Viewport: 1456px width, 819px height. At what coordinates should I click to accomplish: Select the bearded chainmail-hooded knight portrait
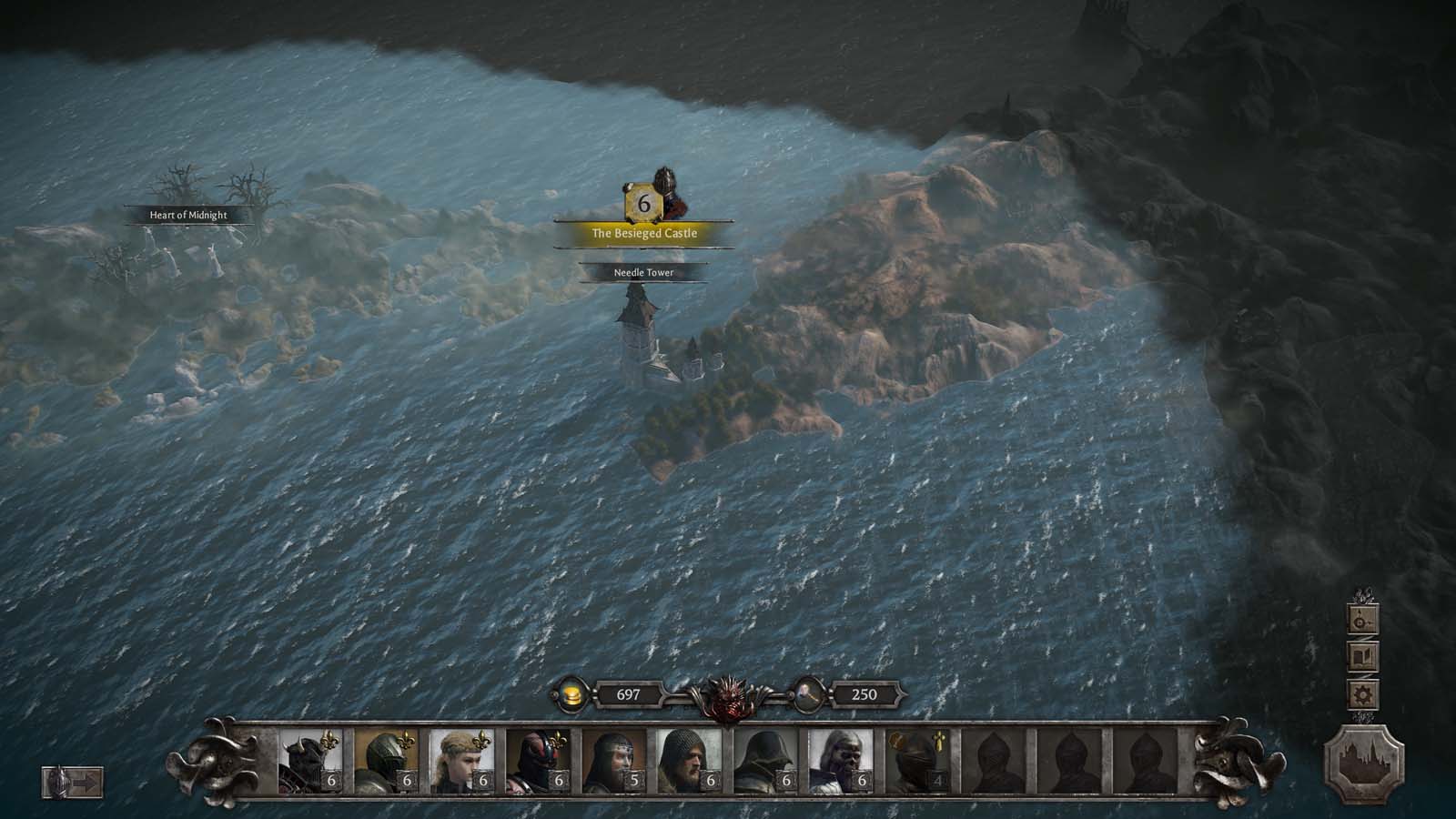[689, 760]
